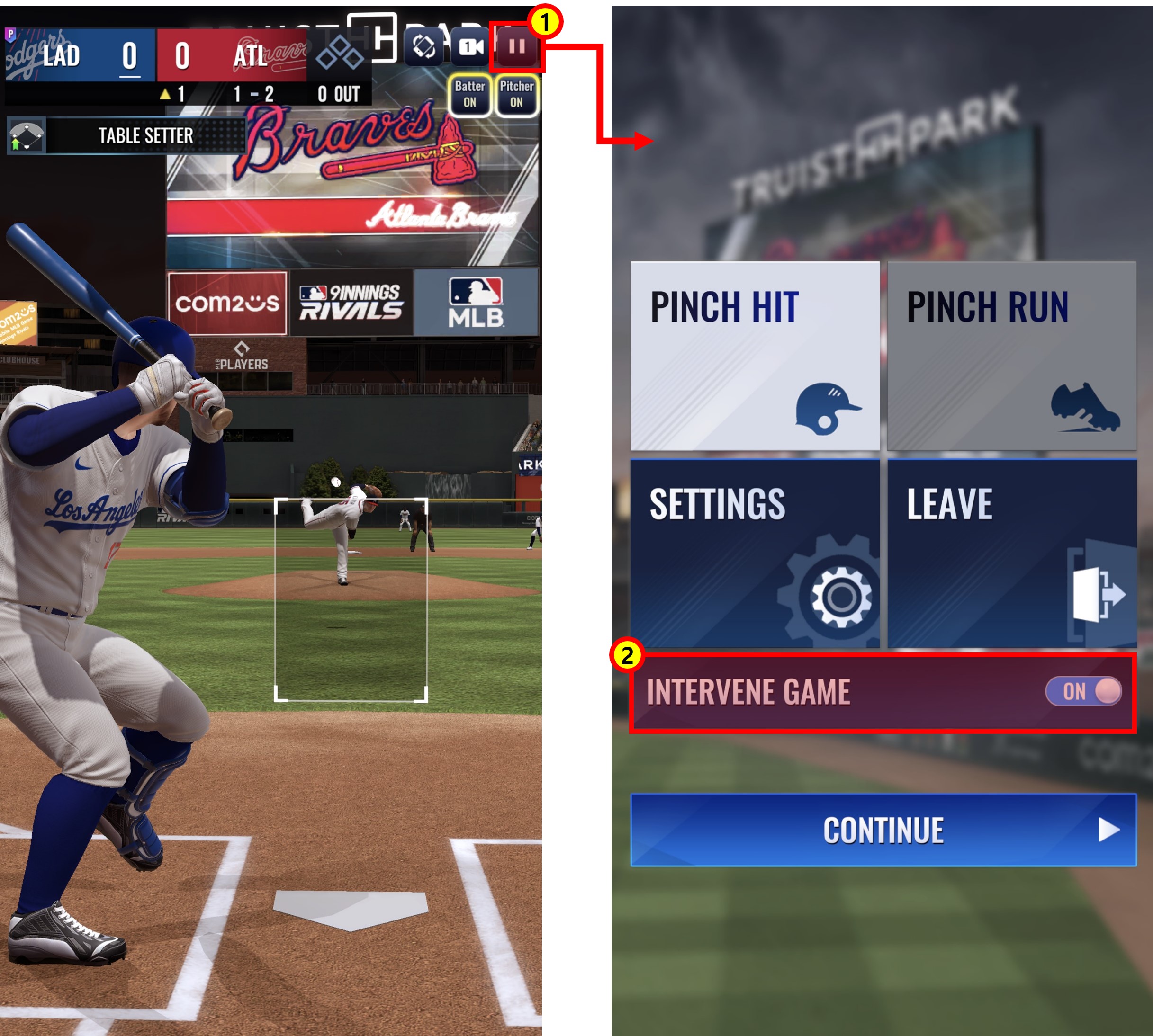This screenshot has width=1153, height=1036.
Task: Toggle the Batter ON control
Action: coord(469,95)
